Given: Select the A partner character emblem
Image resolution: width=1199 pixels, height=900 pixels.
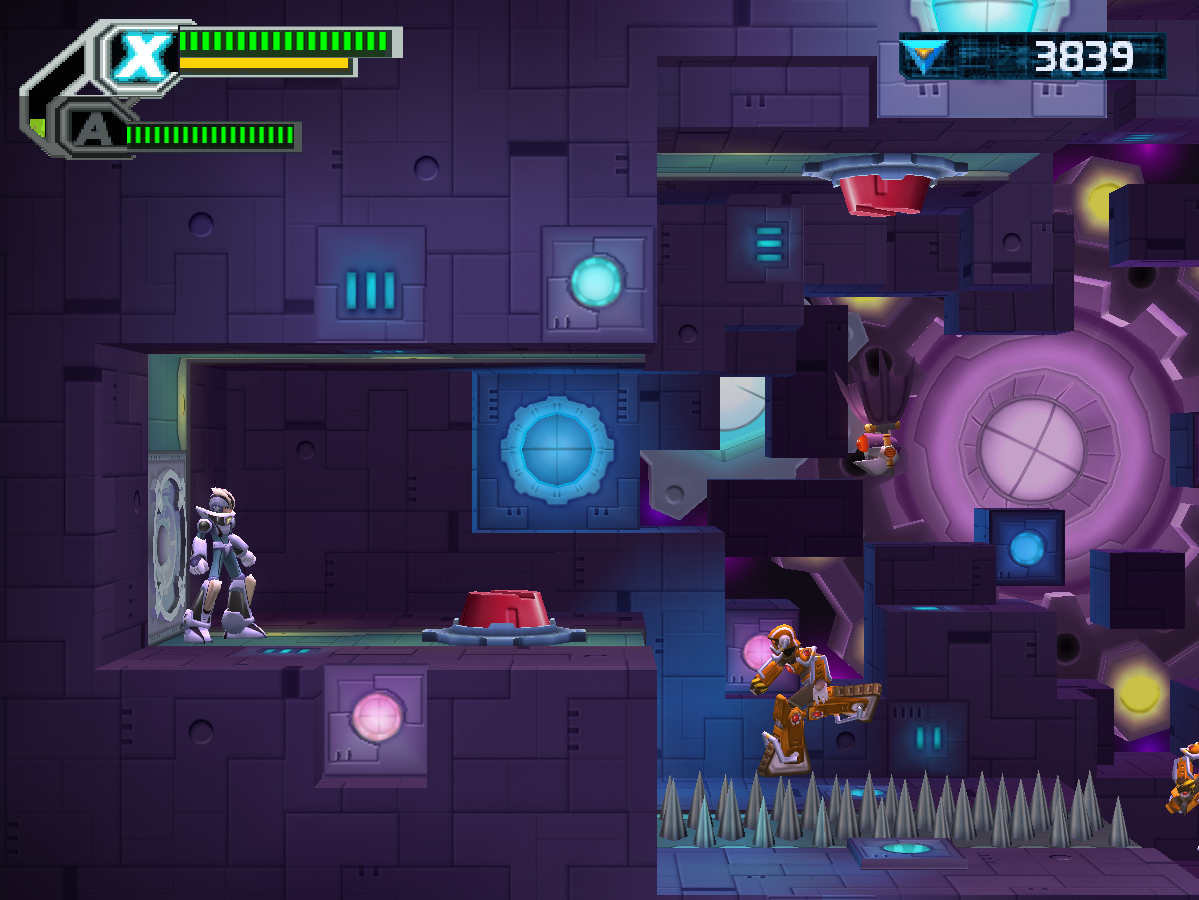Looking at the screenshot, I should pyautogui.click(x=92, y=131).
